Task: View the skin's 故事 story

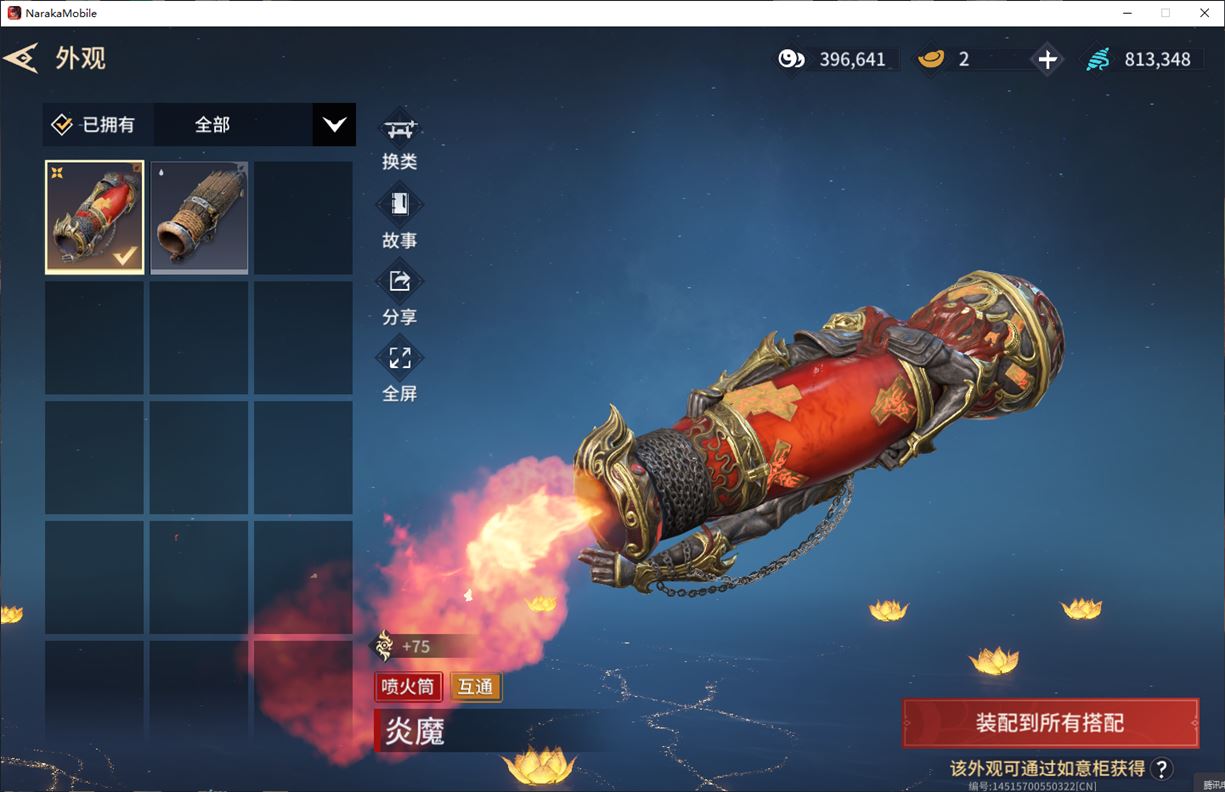Action: click(x=399, y=218)
